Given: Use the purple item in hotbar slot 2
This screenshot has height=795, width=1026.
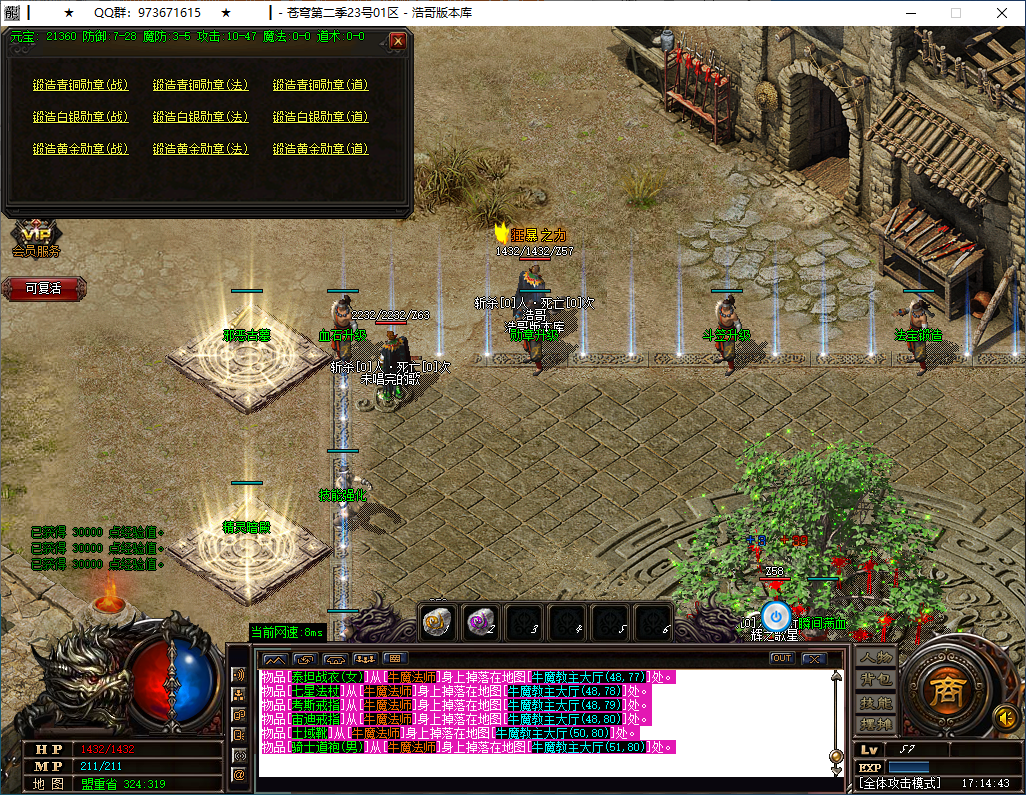Looking at the screenshot, I should (482, 622).
